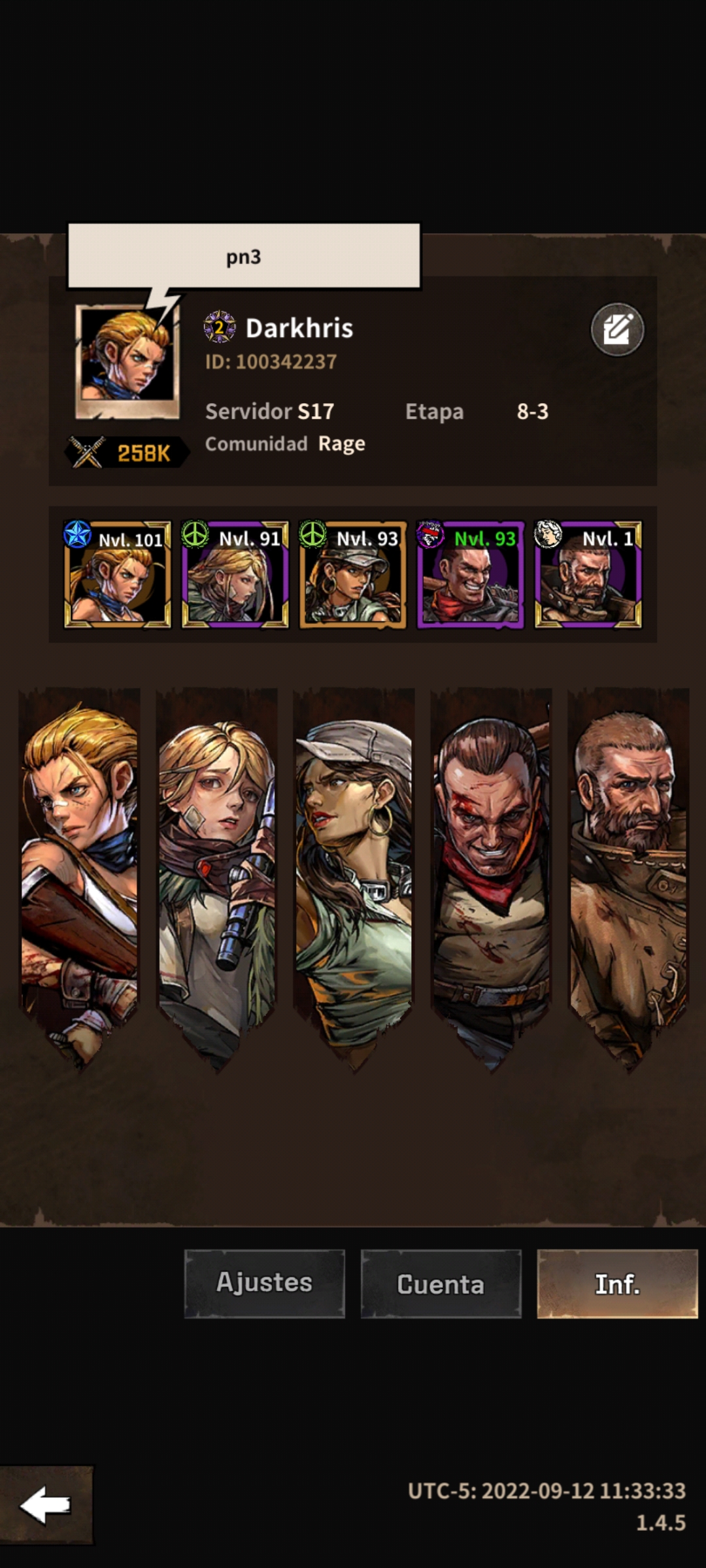Select the green Nvl. 93 red-bandana hero slot
The image size is (706, 1568).
point(471,574)
